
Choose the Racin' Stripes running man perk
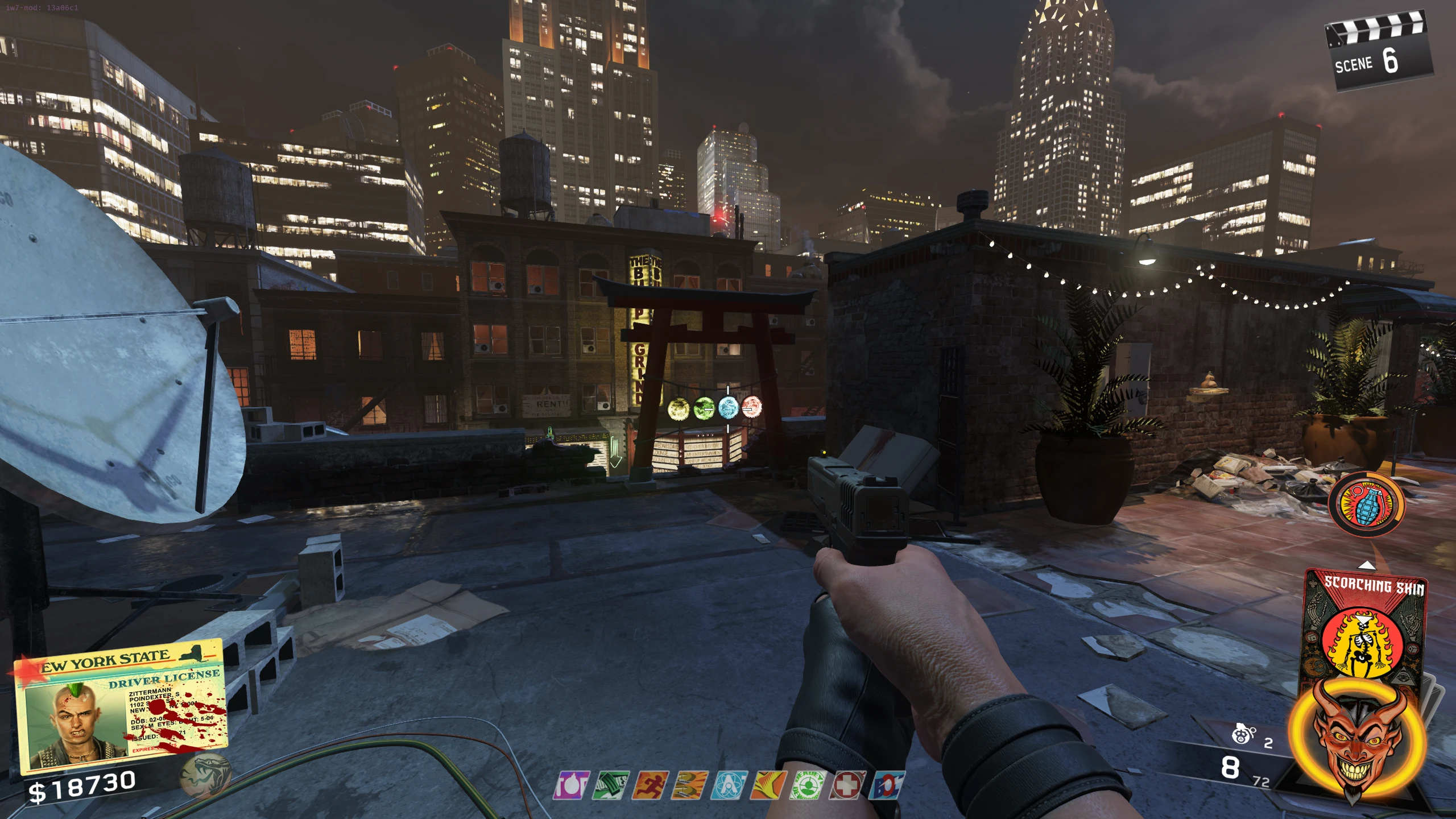[650, 785]
